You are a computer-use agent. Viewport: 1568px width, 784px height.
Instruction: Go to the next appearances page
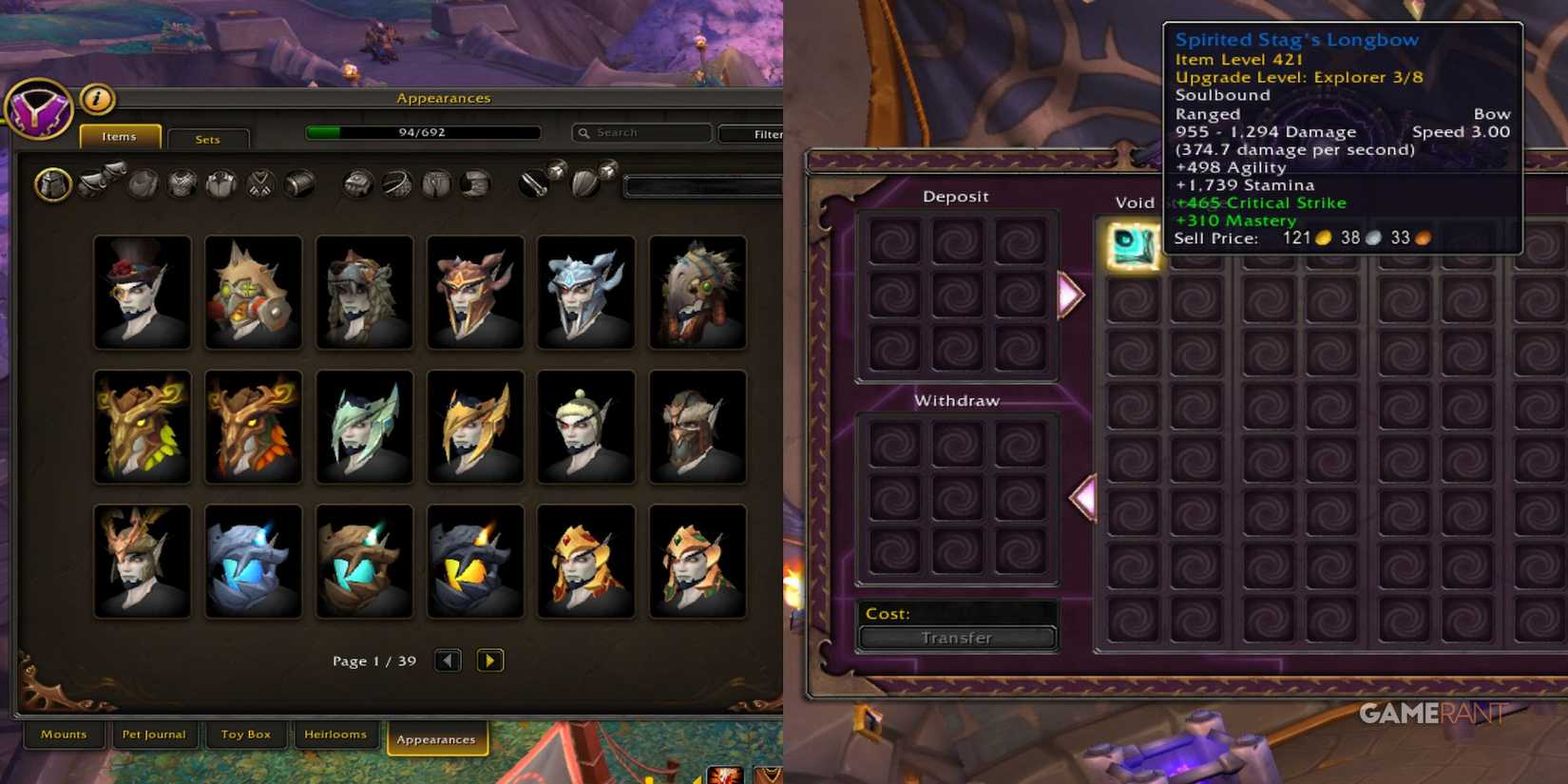point(490,660)
